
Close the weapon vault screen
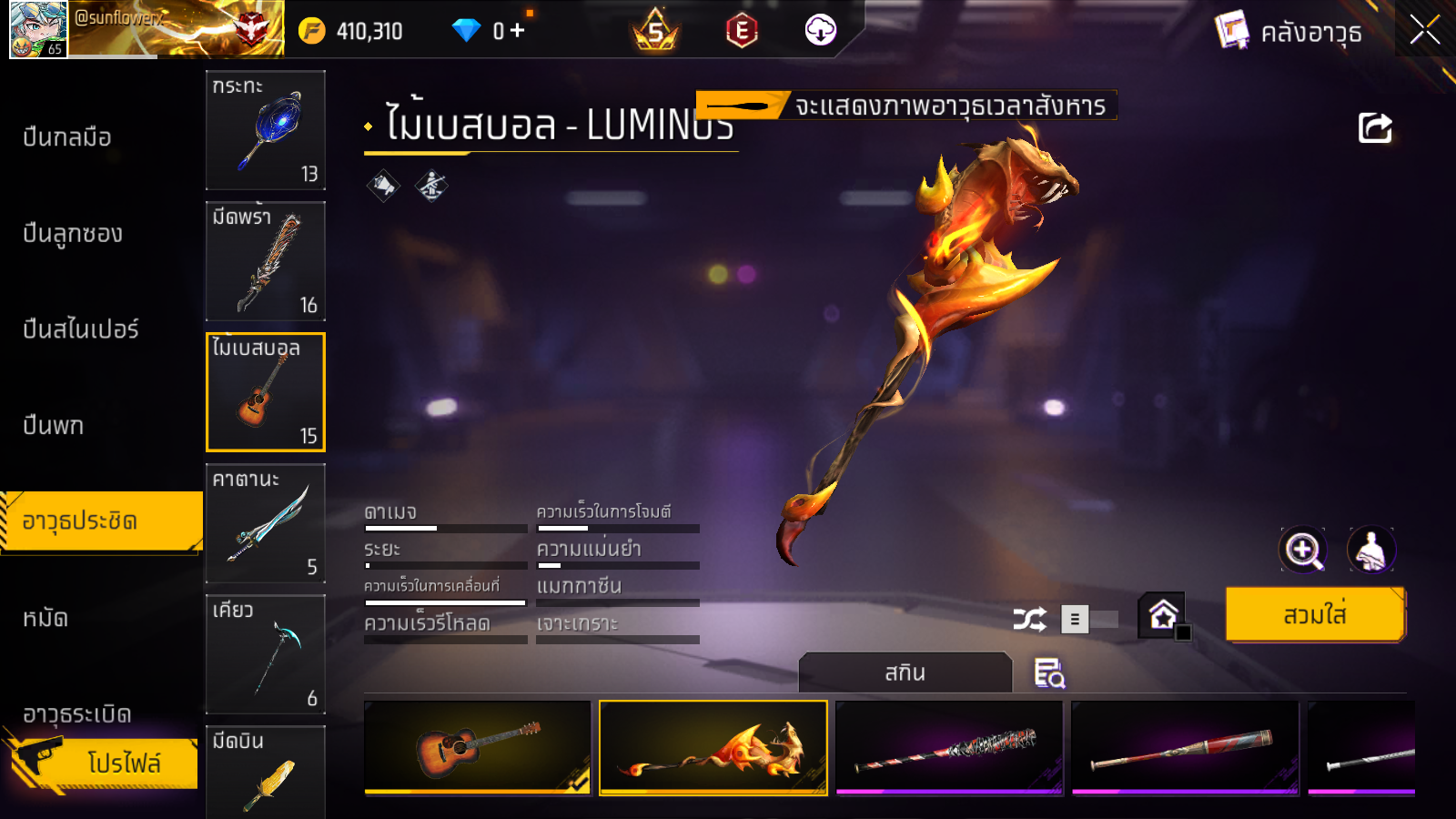pos(1424,30)
